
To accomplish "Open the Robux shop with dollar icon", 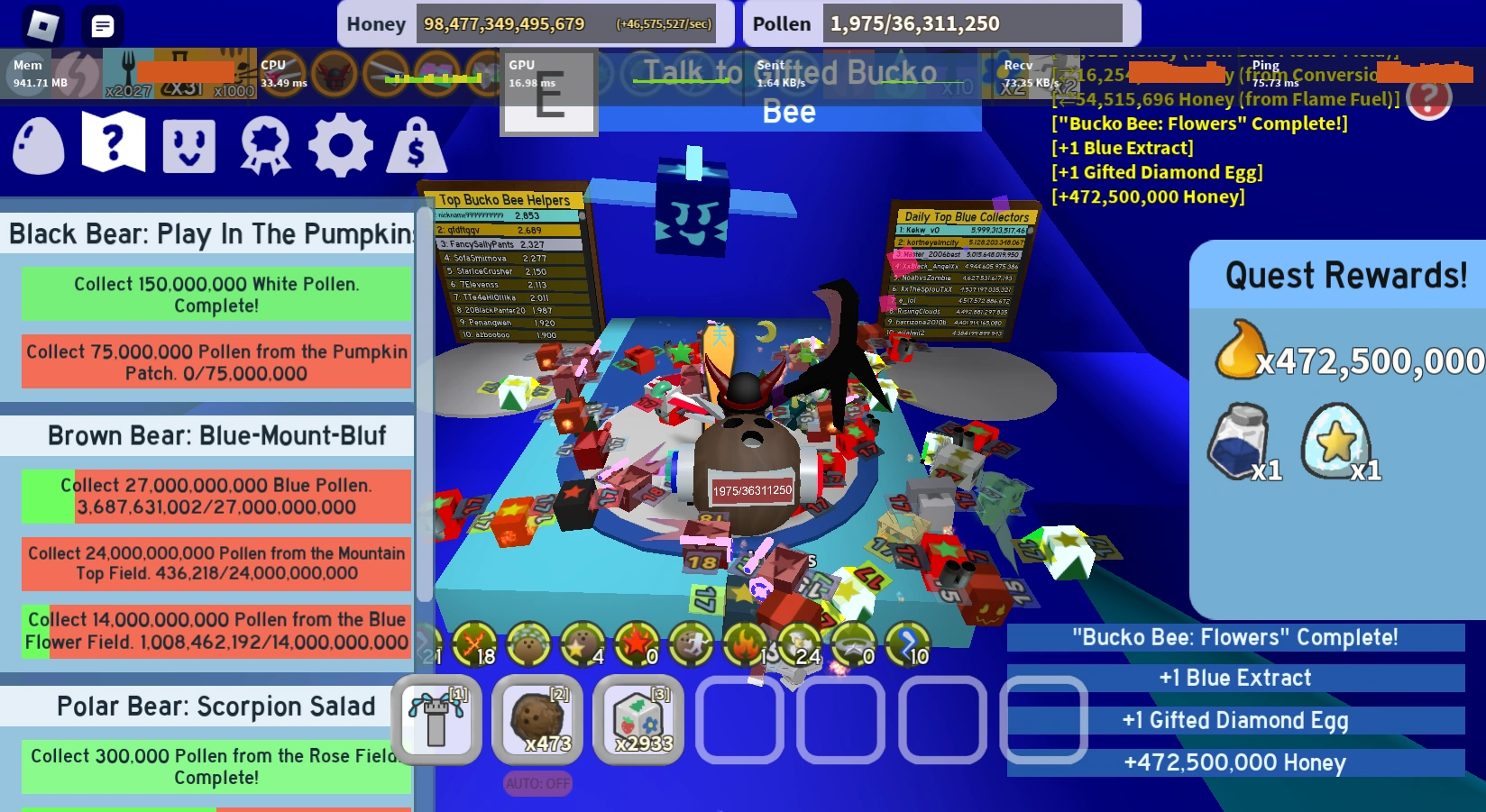I will (417, 143).
